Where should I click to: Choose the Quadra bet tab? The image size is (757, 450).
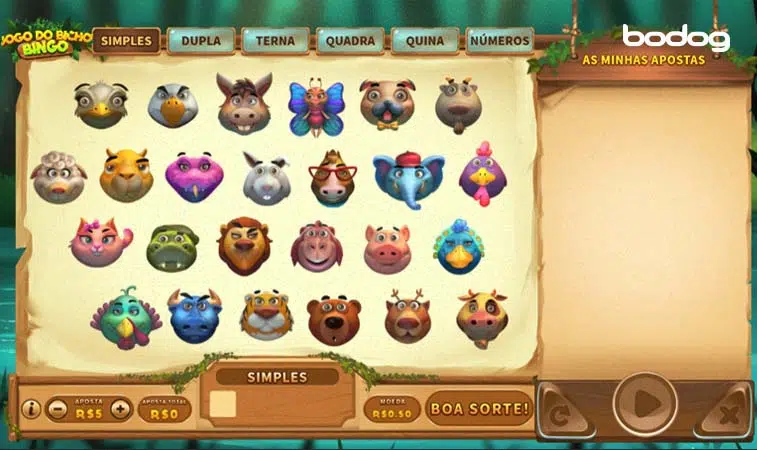coord(350,41)
